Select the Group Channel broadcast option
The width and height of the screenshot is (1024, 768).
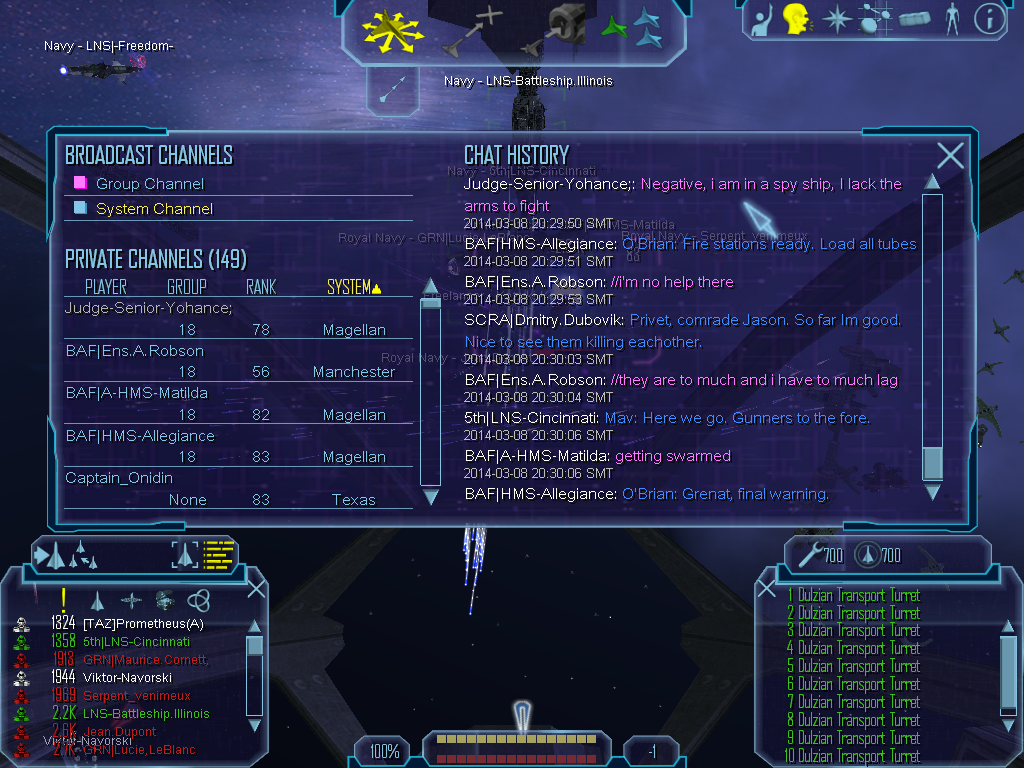pos(149,184)
